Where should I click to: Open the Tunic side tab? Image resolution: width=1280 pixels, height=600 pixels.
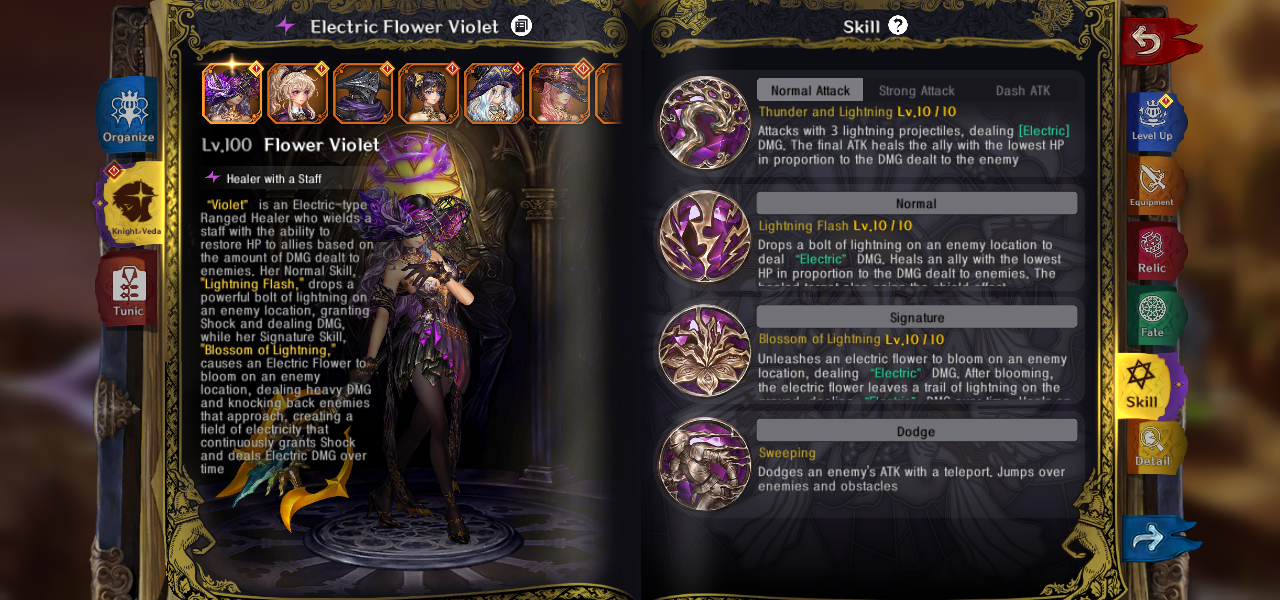coord(129,290)
